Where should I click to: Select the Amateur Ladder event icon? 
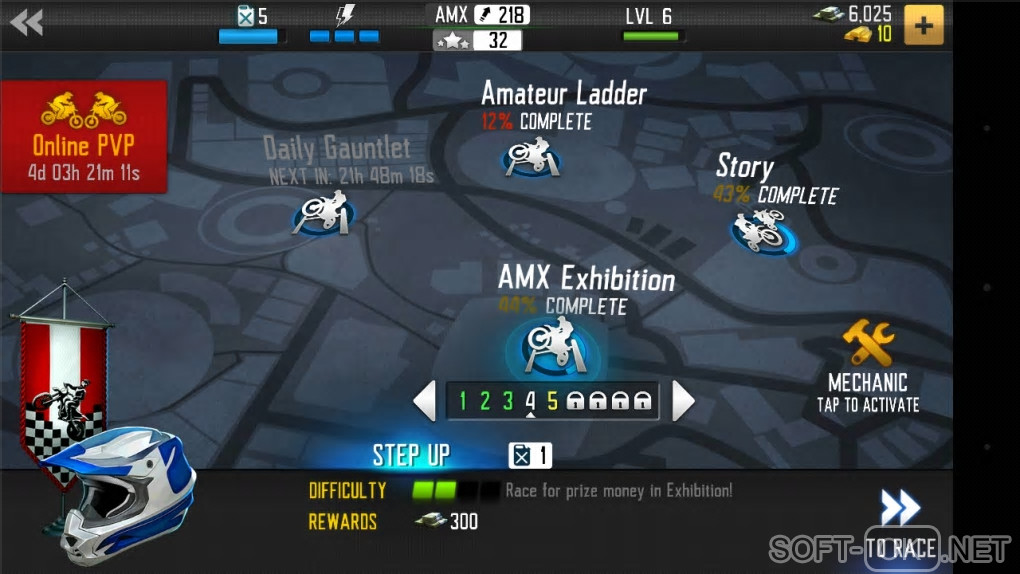(x=529, y=158)
